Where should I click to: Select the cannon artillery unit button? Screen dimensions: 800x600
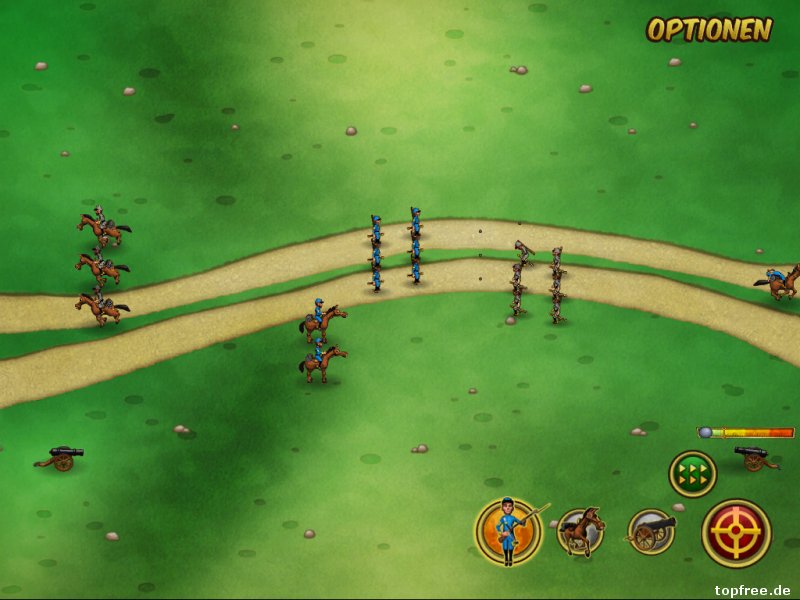651,532
